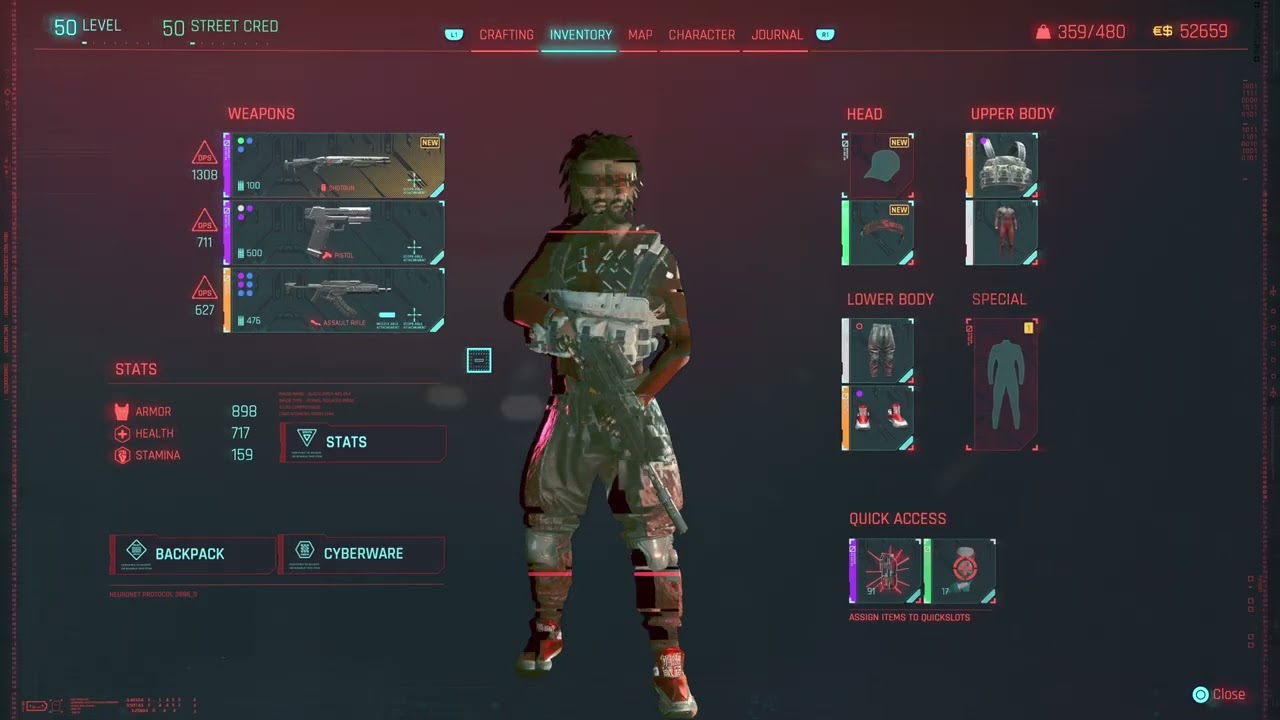Click the eddies currency icon
Image resolution: width=1280 pixels, height=720 pixels.
1162,31
